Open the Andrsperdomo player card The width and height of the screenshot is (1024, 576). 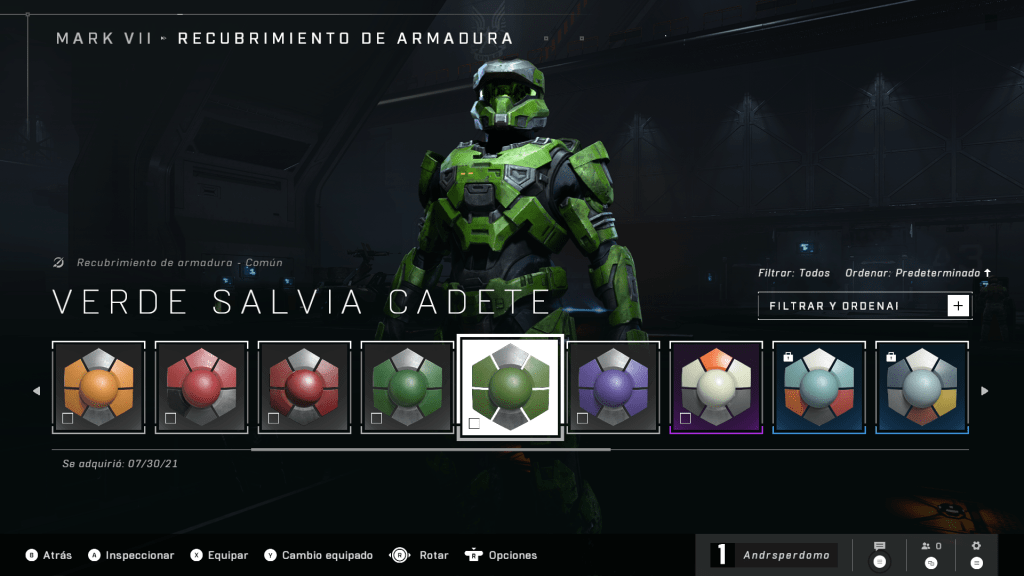(x=774, y=555)
